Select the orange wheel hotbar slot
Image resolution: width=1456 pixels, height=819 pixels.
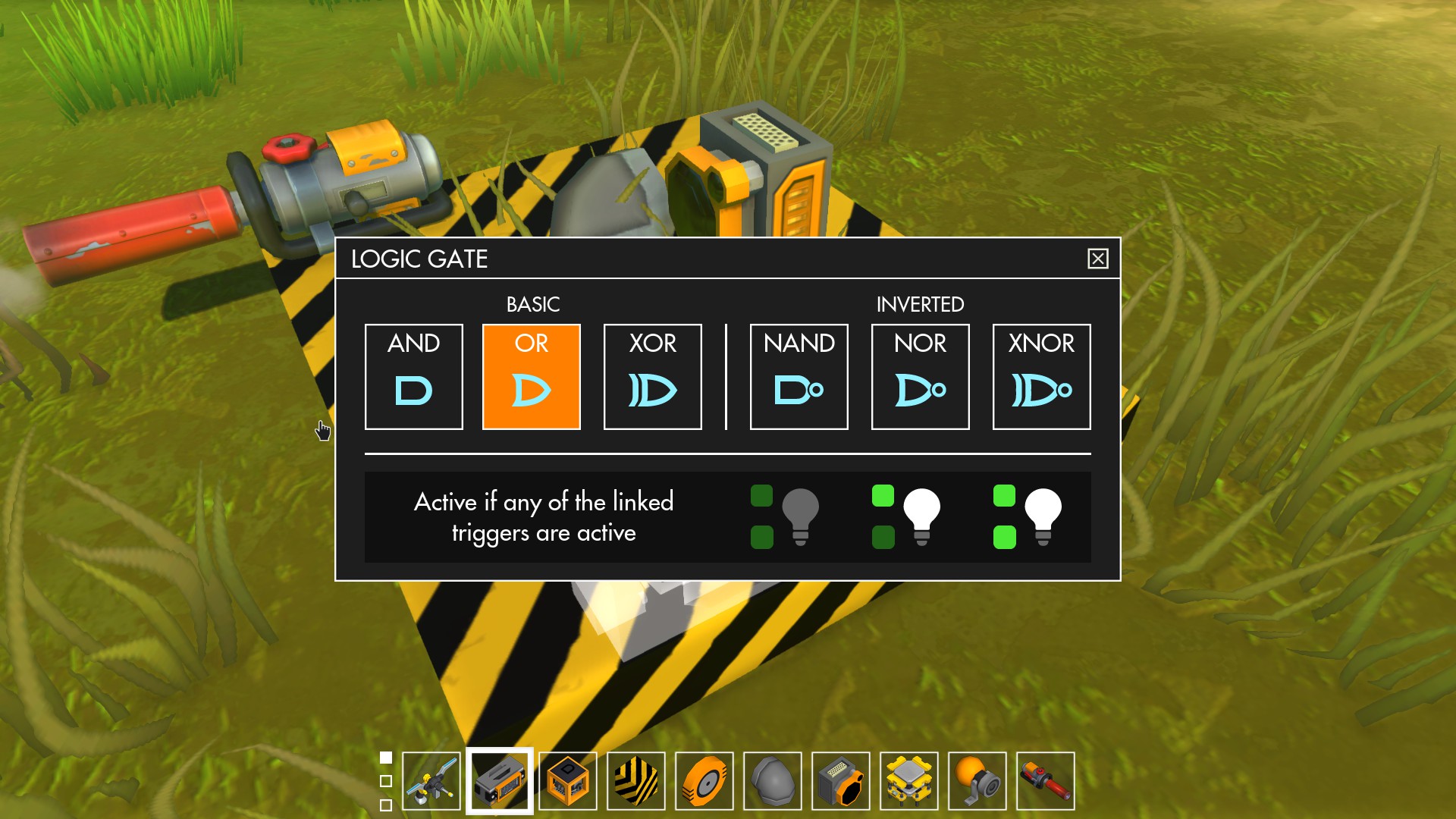tap(704, 781)
